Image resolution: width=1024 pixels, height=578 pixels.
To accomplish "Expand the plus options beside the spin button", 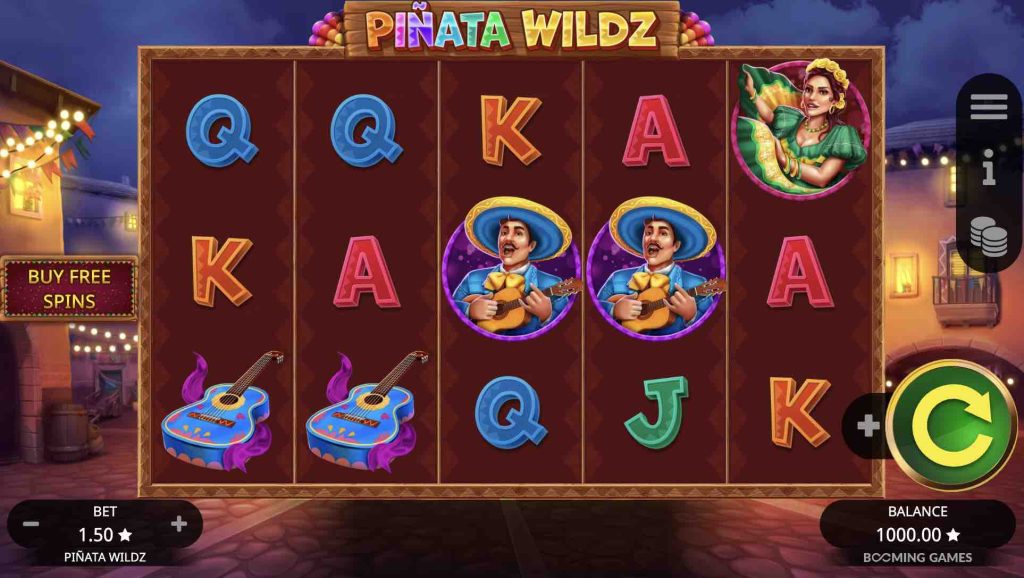I will pos(868,426).
